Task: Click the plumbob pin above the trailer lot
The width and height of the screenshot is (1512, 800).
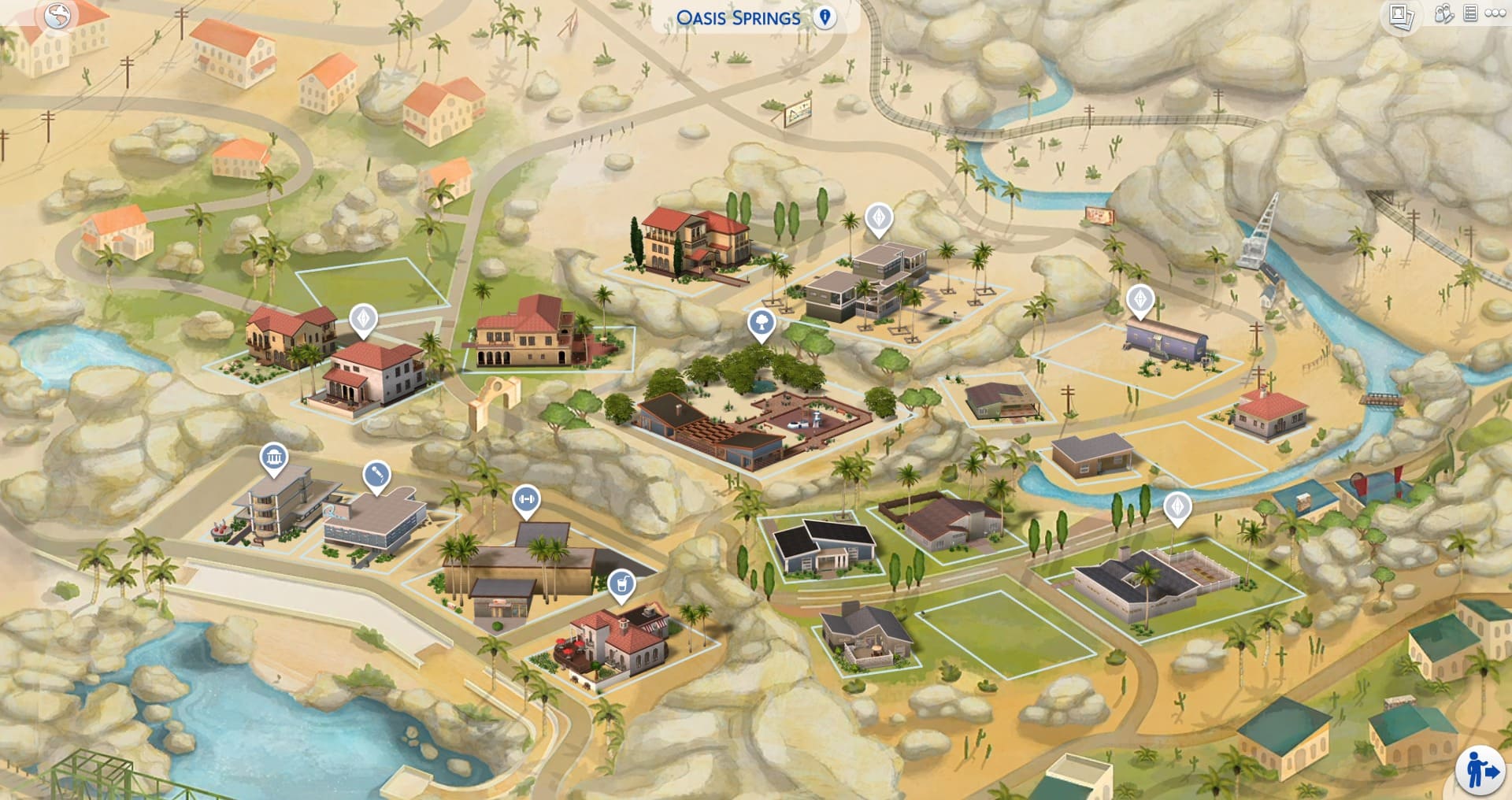Action: tap(1141, 300)
